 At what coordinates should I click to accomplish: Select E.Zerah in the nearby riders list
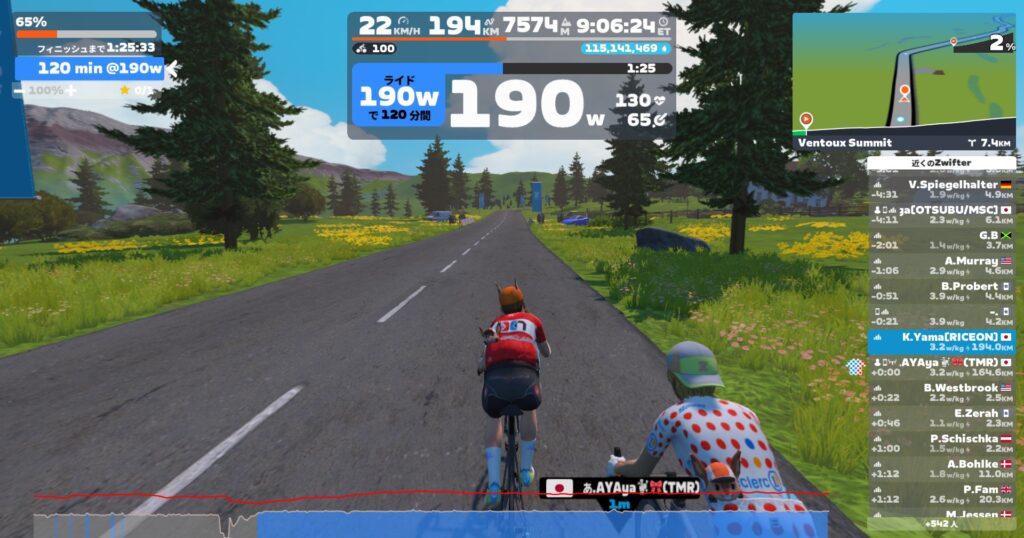pos(943,418)
